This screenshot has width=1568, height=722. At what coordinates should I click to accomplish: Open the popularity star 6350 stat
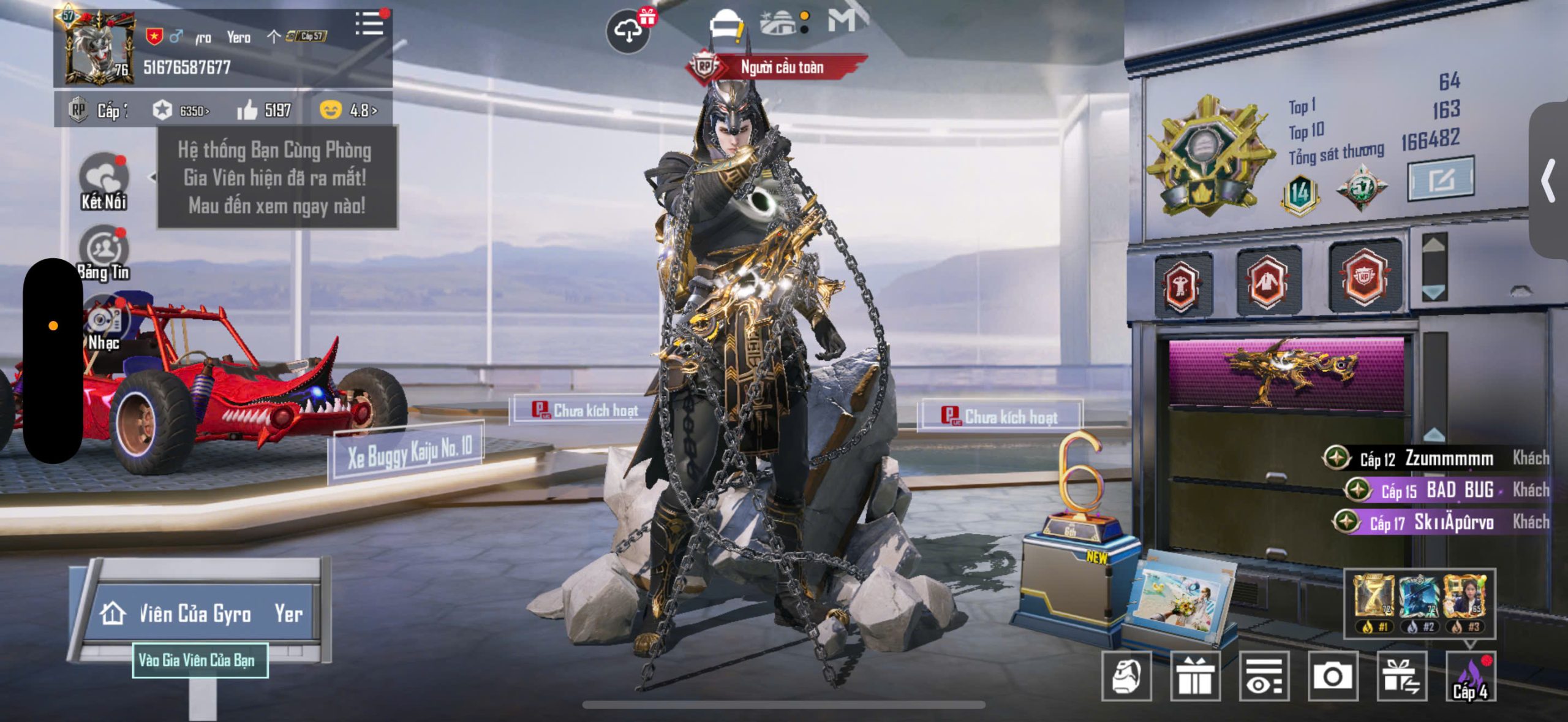181,110
